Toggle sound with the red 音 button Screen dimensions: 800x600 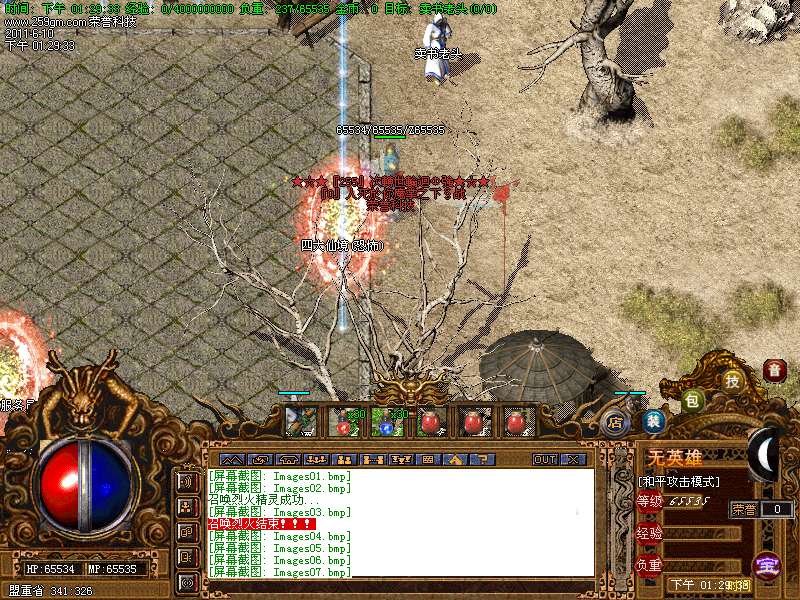click(x=773, y=370)
